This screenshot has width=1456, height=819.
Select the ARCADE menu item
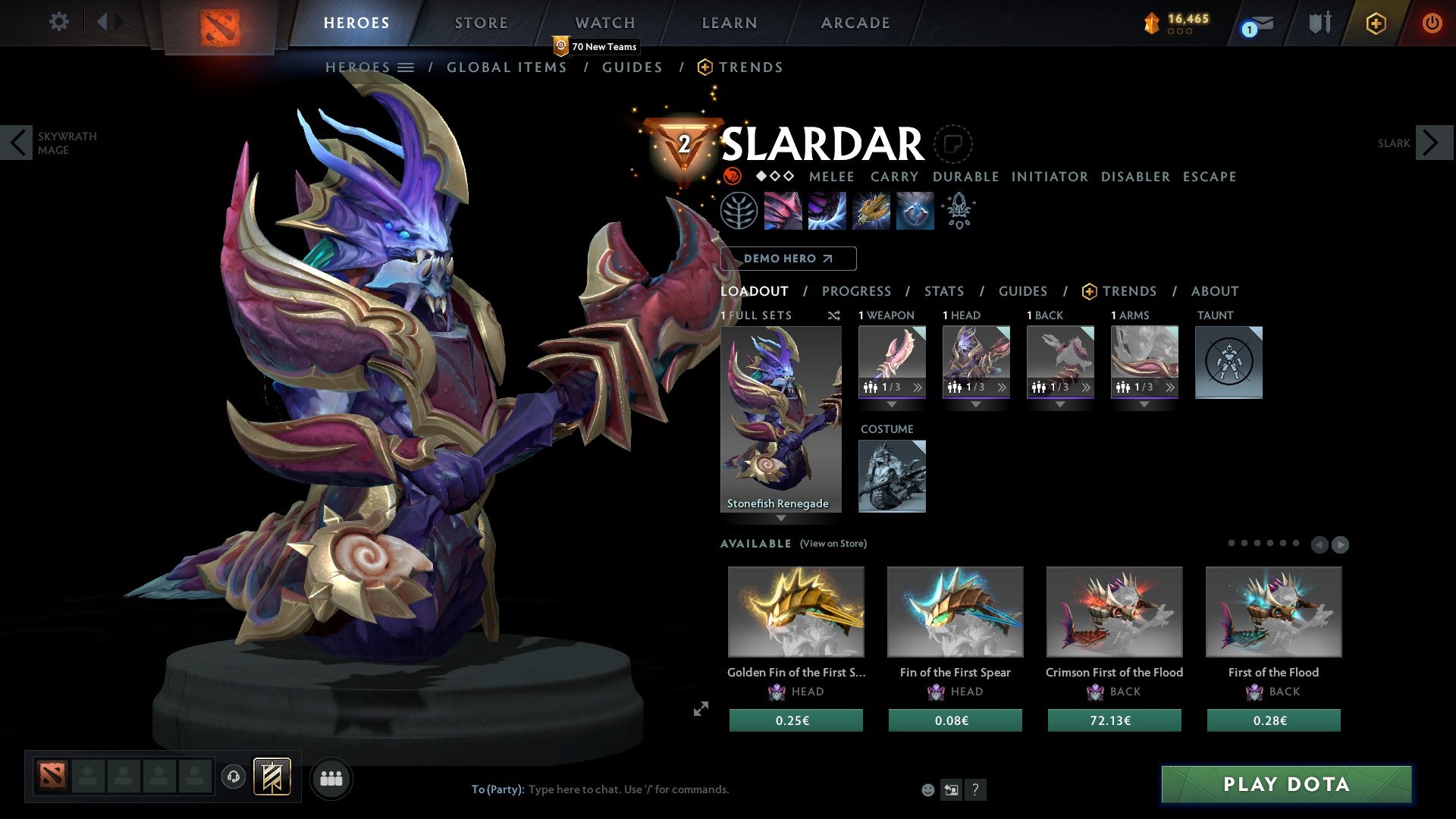click(x=855, y=22)
